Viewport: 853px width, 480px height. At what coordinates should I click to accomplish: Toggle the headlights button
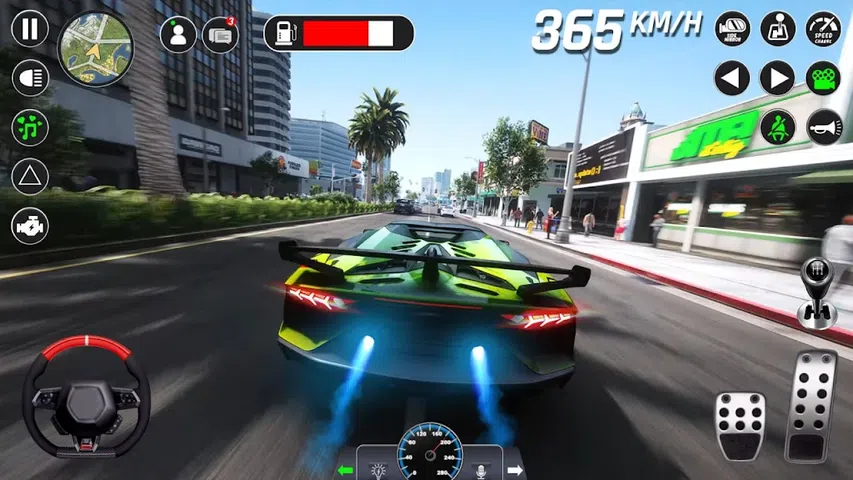(x=30, y=77)
